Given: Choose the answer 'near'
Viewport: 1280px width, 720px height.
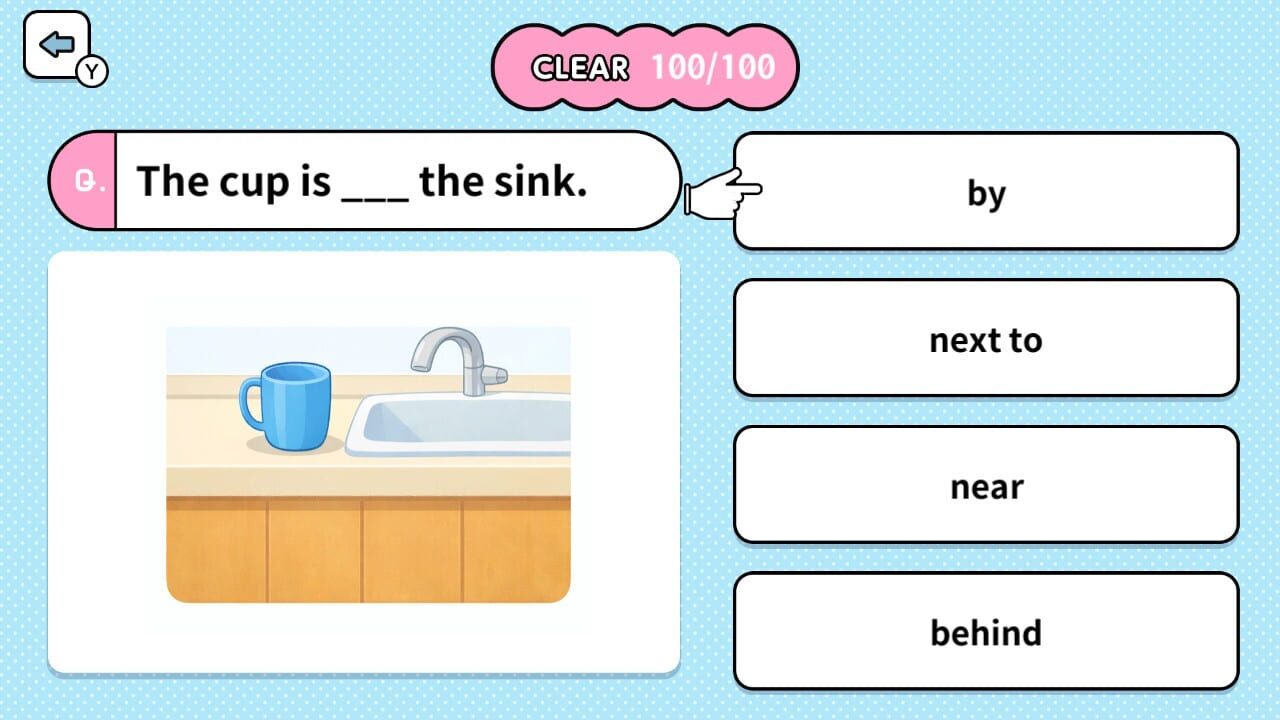Looking at the screenshot, I should coord(986,485).
